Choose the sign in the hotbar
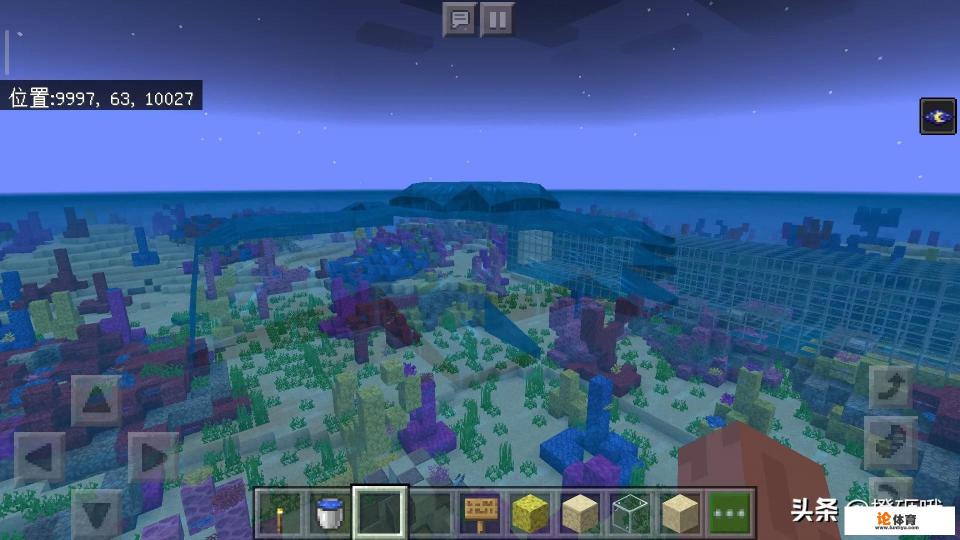Screen dimensions: 960x540 (481, 514)
